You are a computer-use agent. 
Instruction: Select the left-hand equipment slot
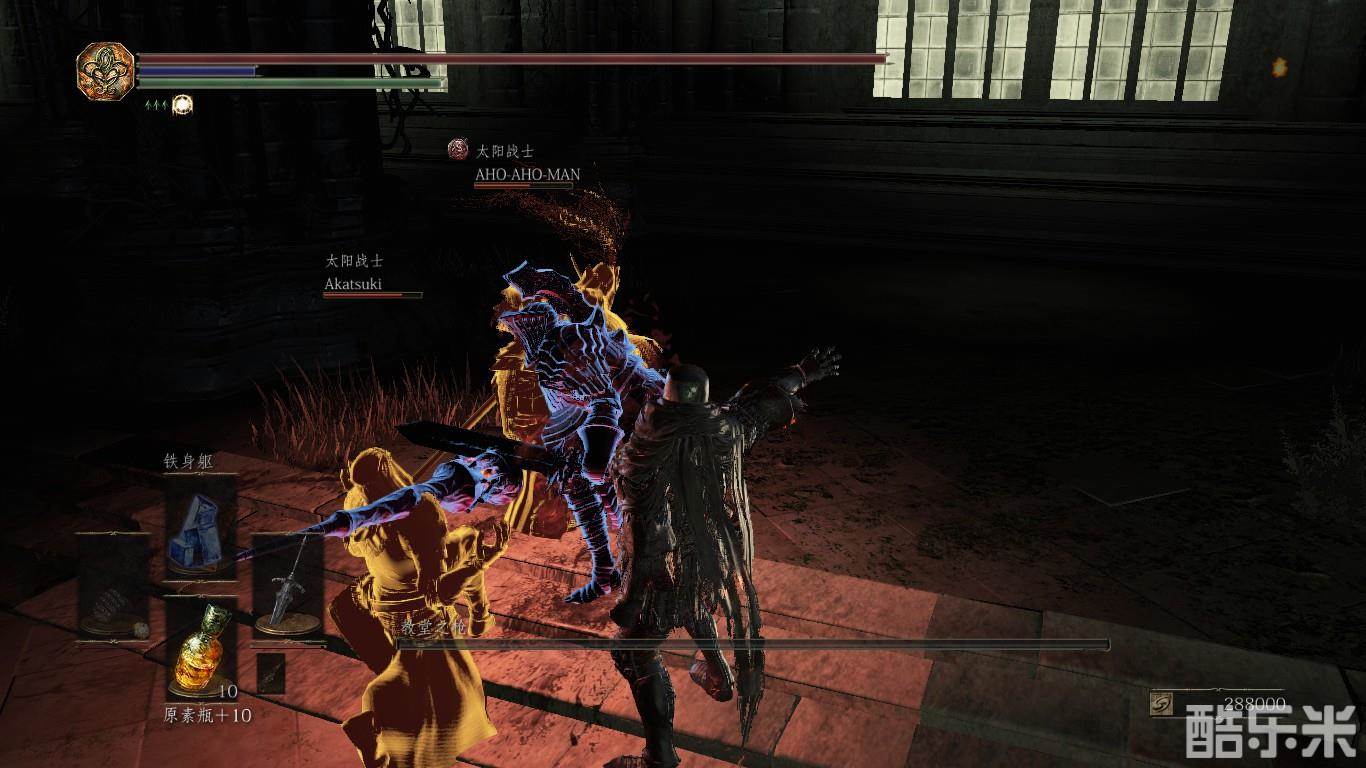tap(112, 587)
